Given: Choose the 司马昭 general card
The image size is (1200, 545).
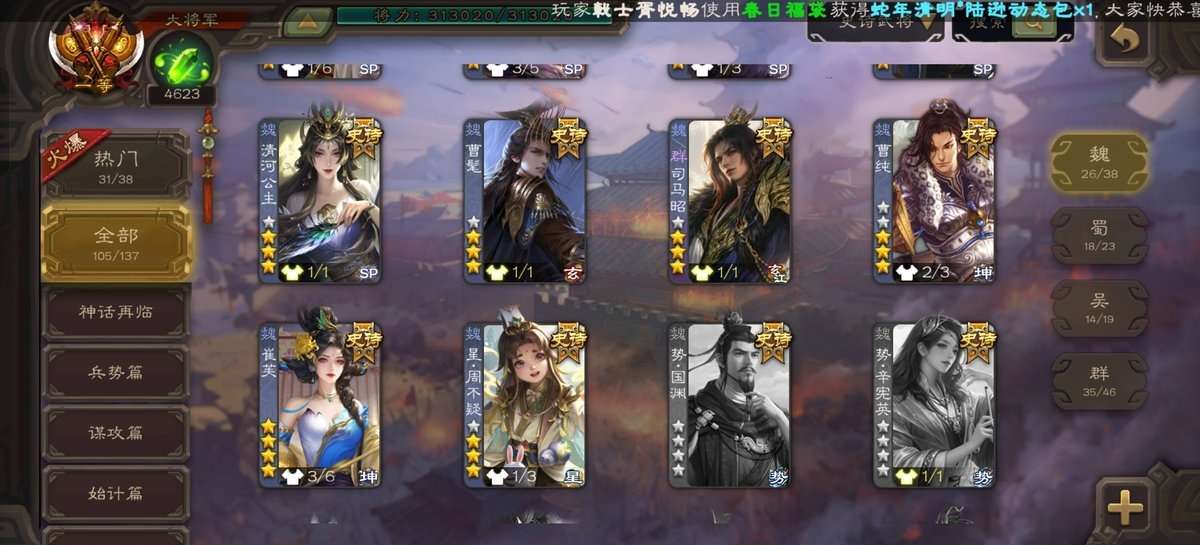Looking at the screenshot, I should coord(730,200).
